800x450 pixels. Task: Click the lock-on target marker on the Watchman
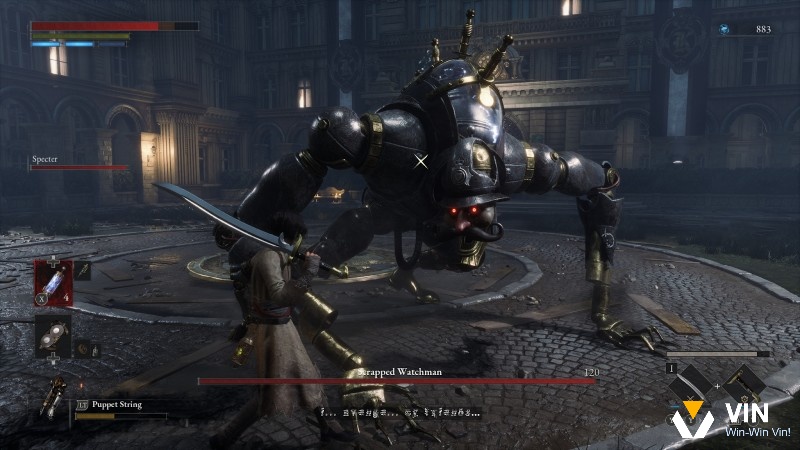tap(421, 160)
